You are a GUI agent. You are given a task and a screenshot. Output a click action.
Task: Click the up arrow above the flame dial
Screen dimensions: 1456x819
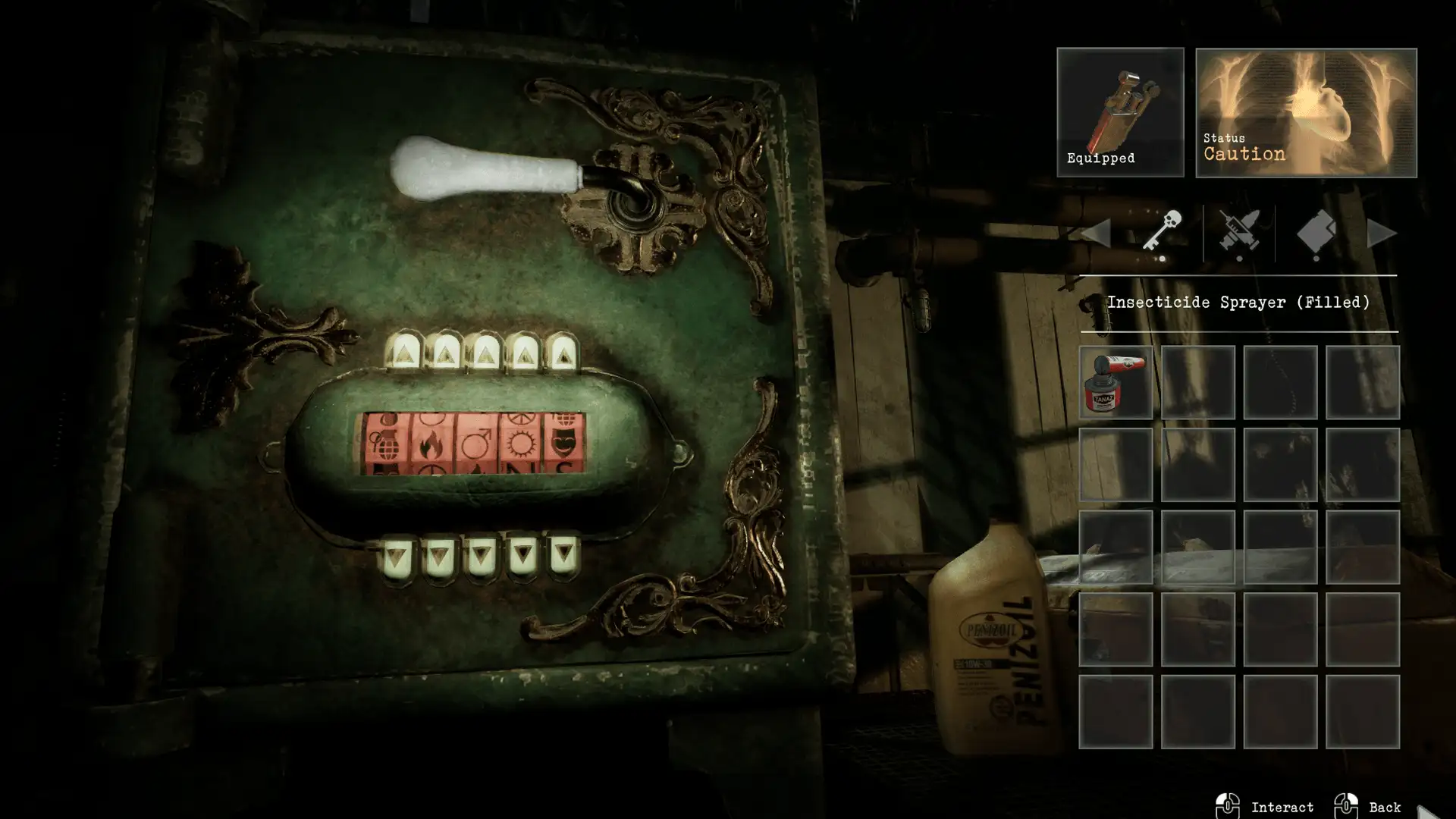point(444,352)
